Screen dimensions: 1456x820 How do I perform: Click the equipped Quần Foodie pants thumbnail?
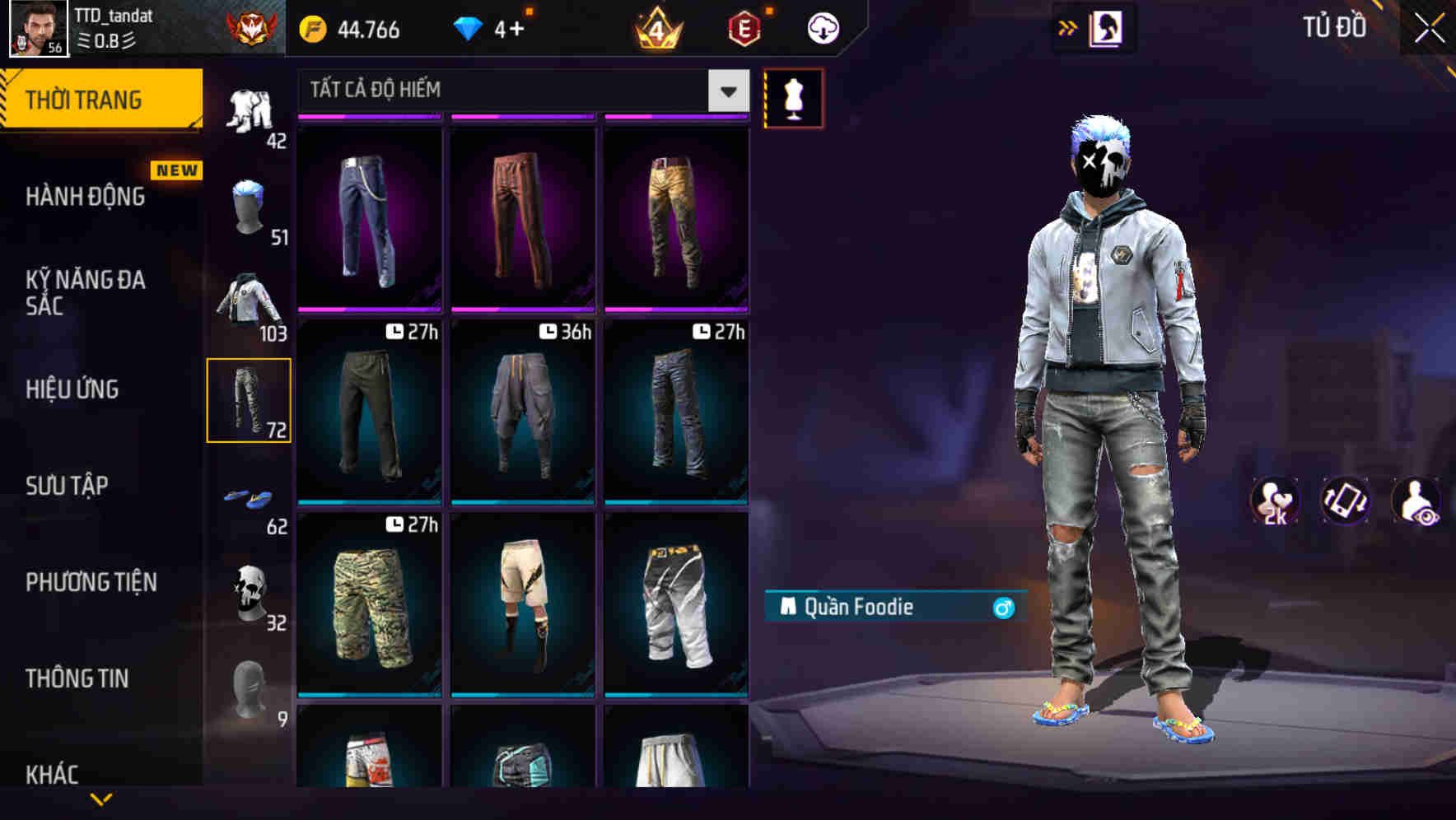tap(250, 401)
